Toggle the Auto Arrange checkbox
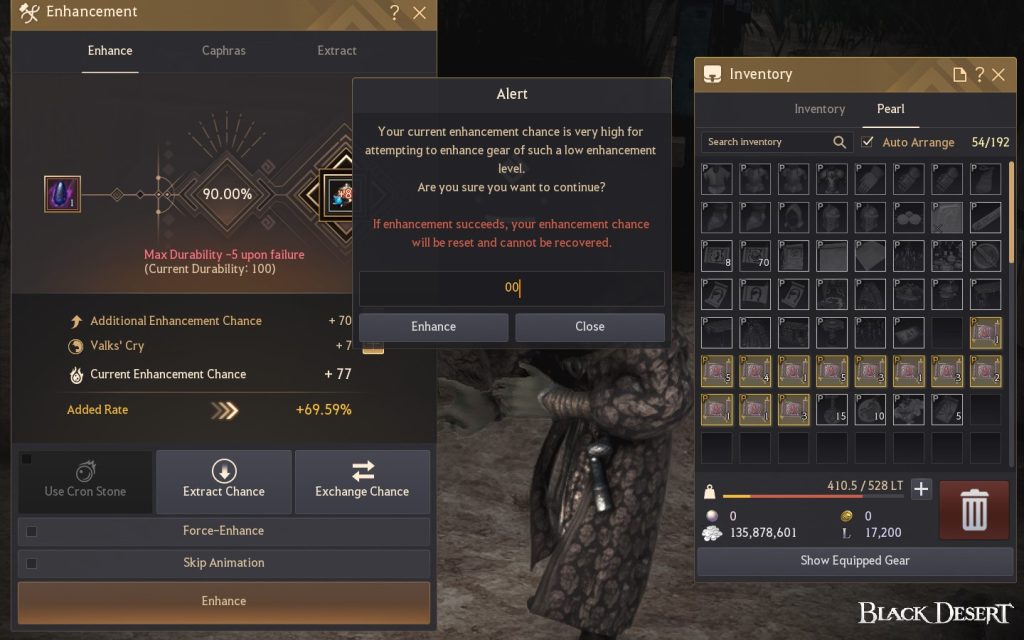The width and height of the screenshot is (1024, 640). pyautogui.click(x=868, y=142)
